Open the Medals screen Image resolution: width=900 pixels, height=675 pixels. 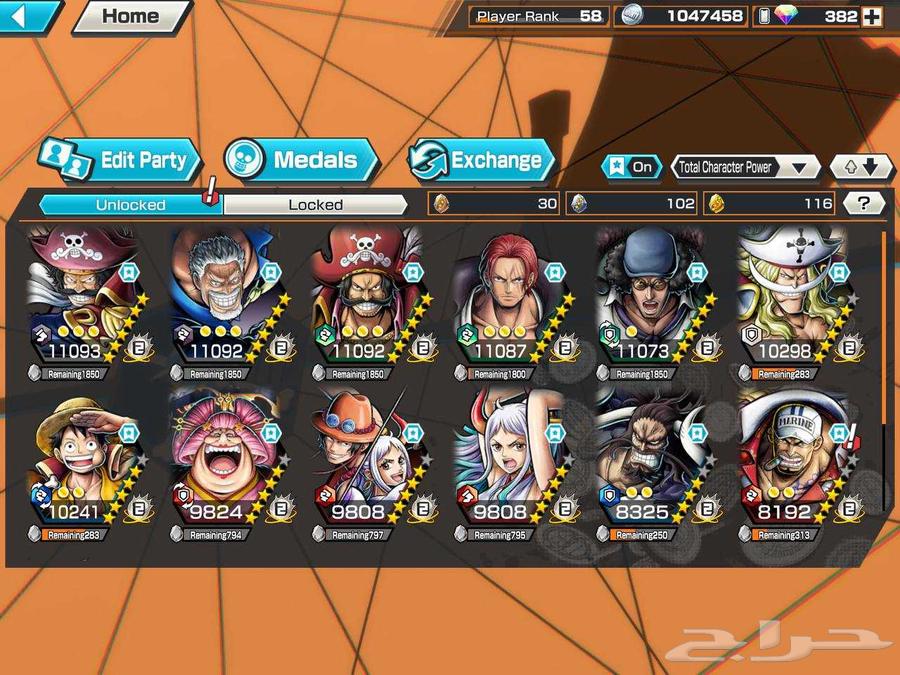coord(300,160)
